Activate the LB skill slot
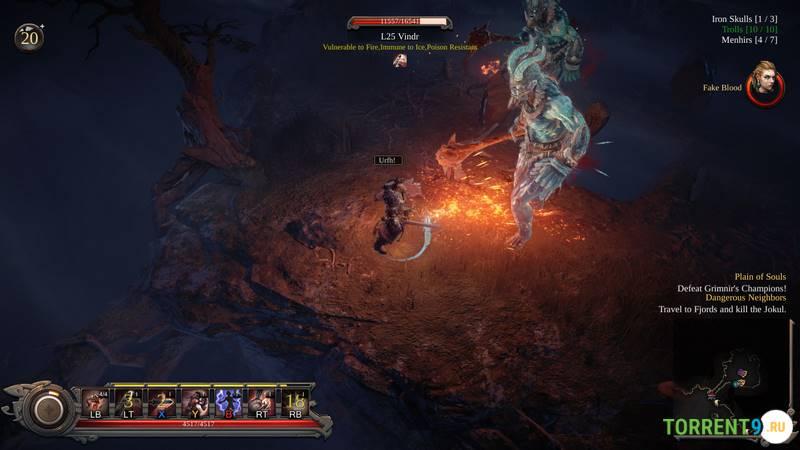This screenshot has width=800, height=450. [96, 401]
